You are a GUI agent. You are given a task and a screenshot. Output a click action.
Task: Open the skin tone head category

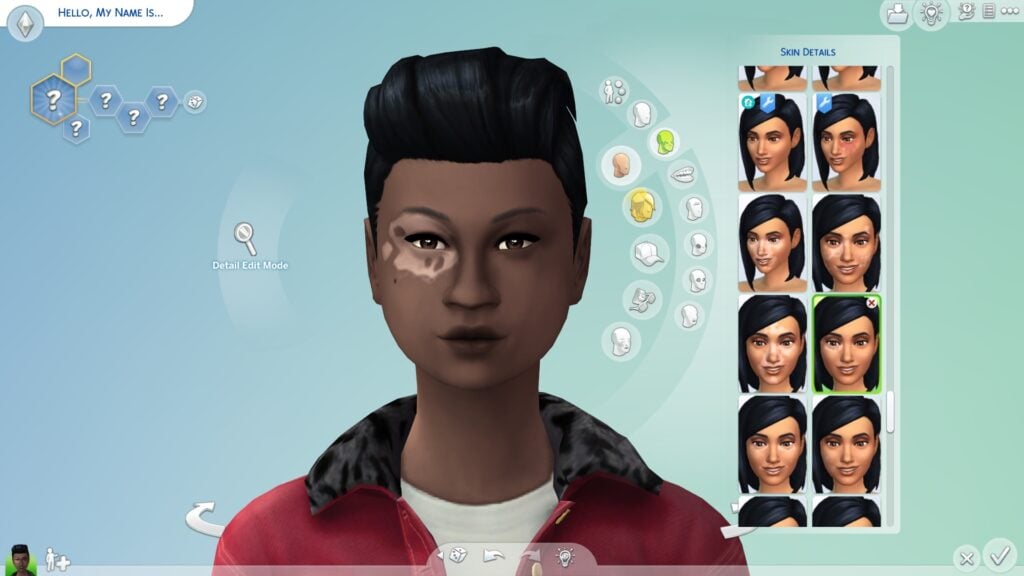tap(620, 165)
